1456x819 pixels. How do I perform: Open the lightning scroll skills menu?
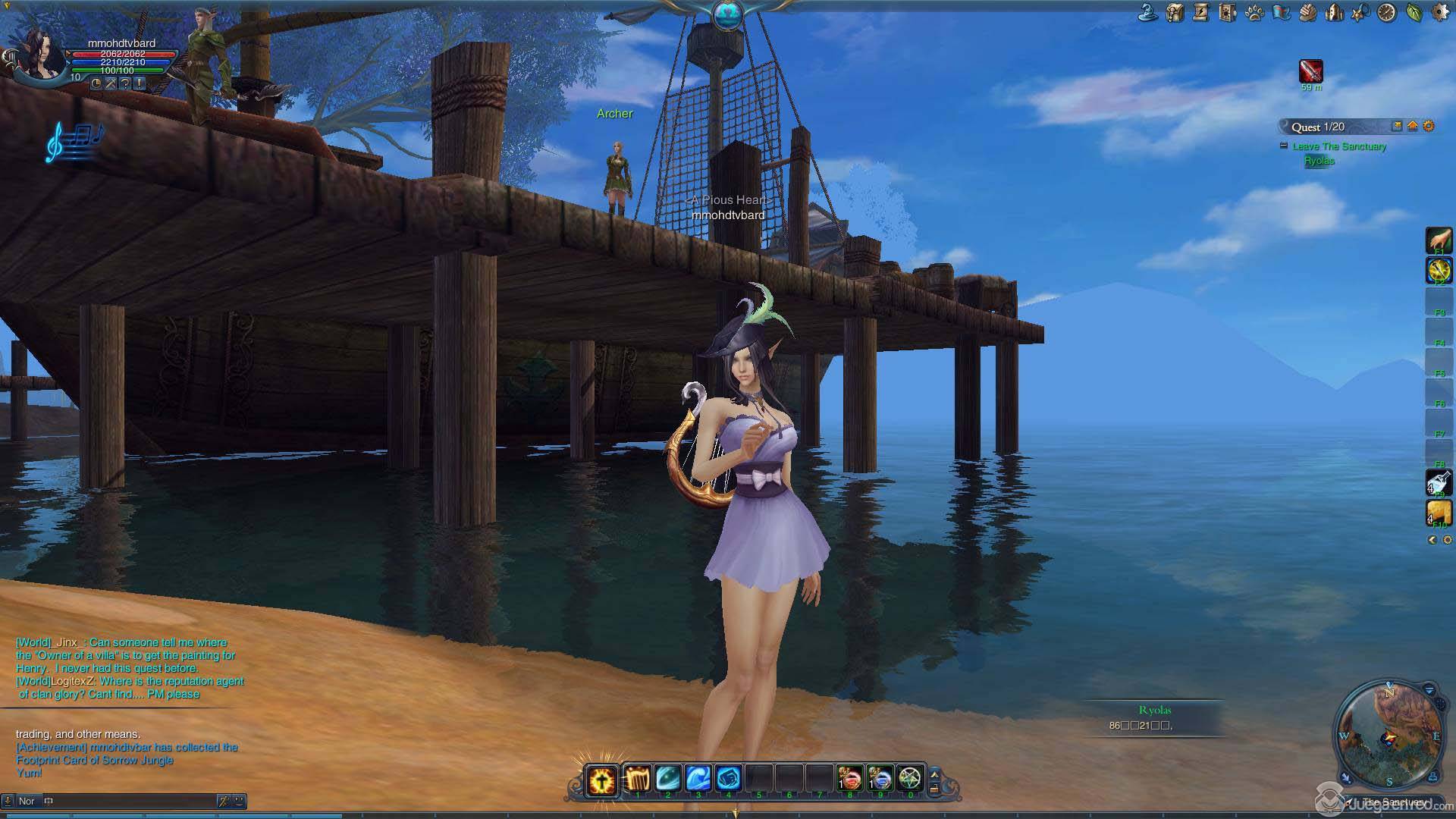coord(1201,12)
